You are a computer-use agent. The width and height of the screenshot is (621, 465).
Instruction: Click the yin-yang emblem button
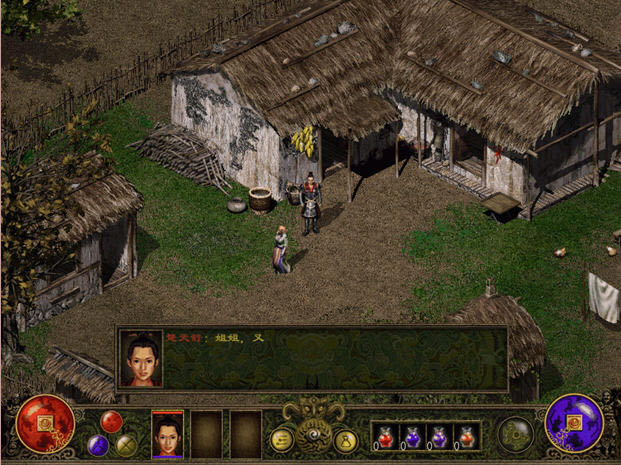coord(314,428)
